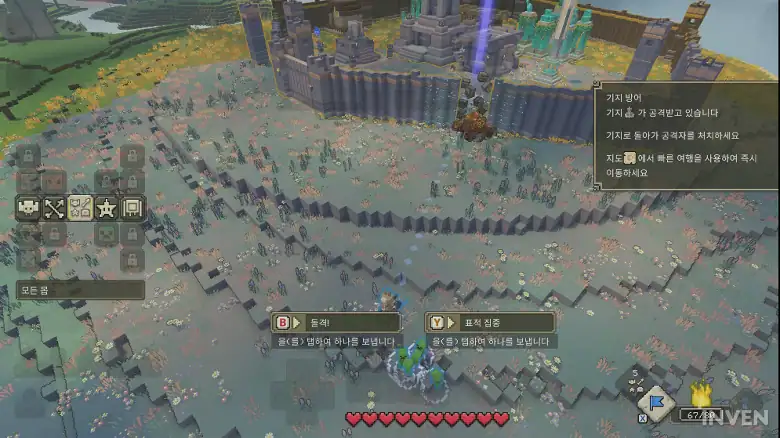The image size is (780, 438).
Task: Open the 기지 방어 base defense objective panel
Action: coord(686,135)
